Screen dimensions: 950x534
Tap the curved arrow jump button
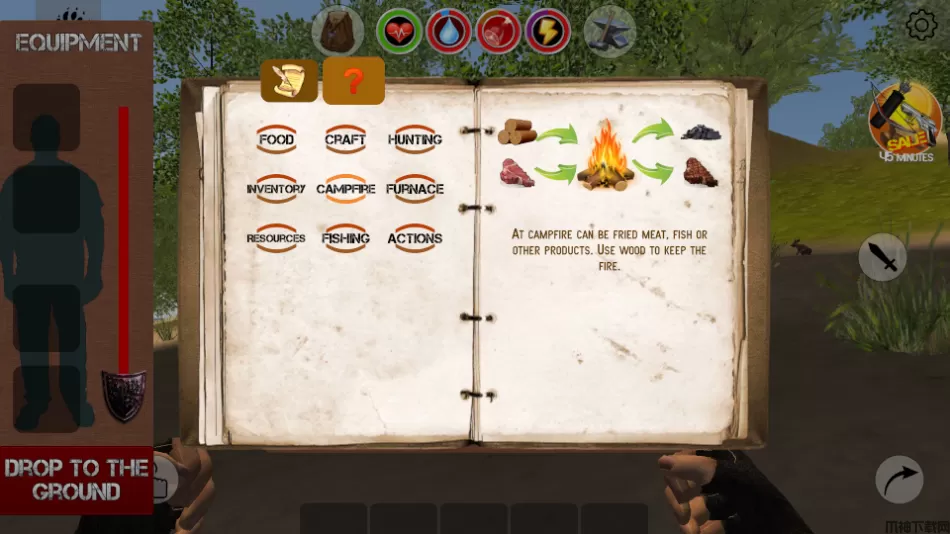(x=899, y=479)
